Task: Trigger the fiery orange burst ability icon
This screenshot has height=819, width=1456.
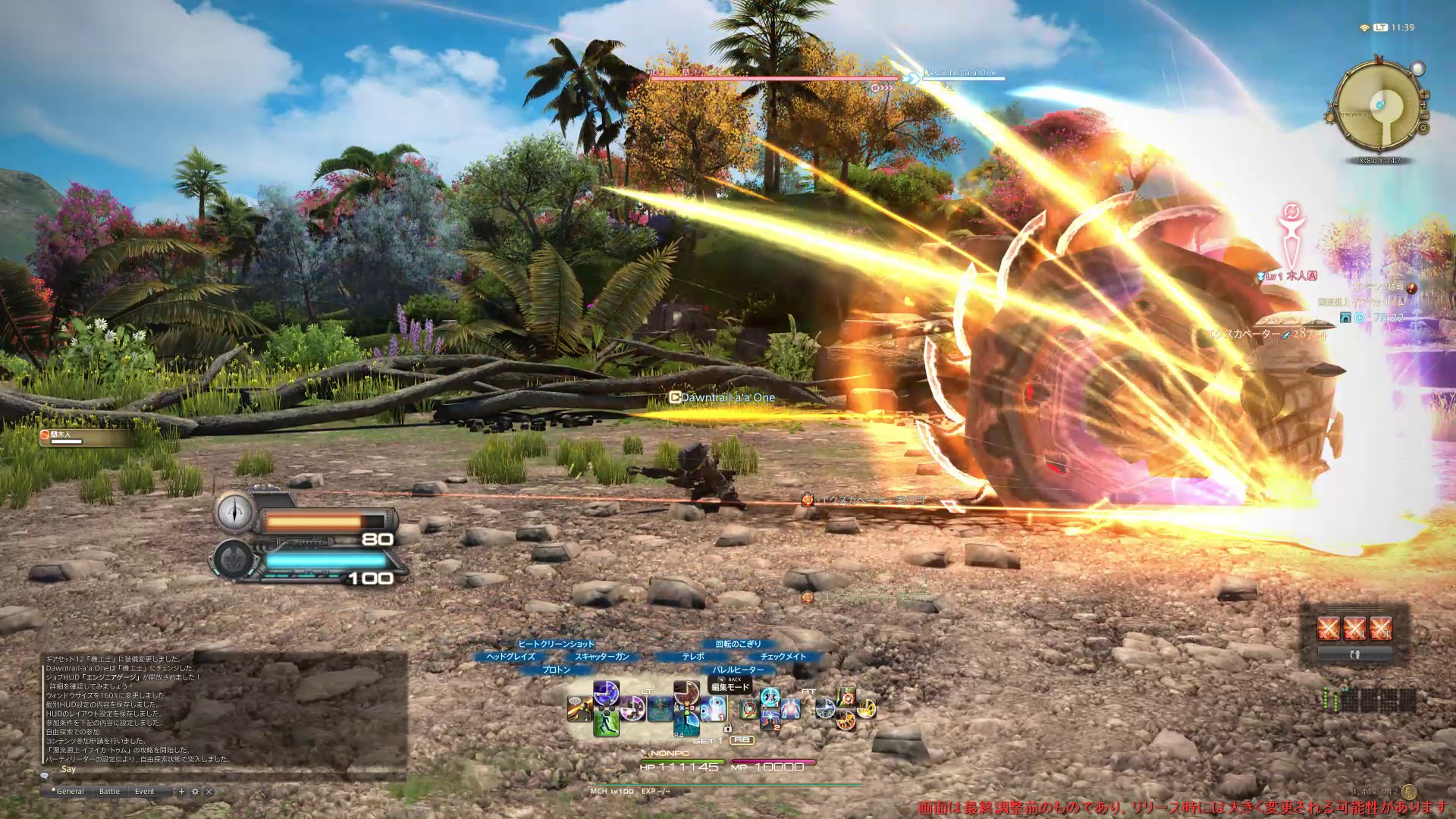Action: 845,720
